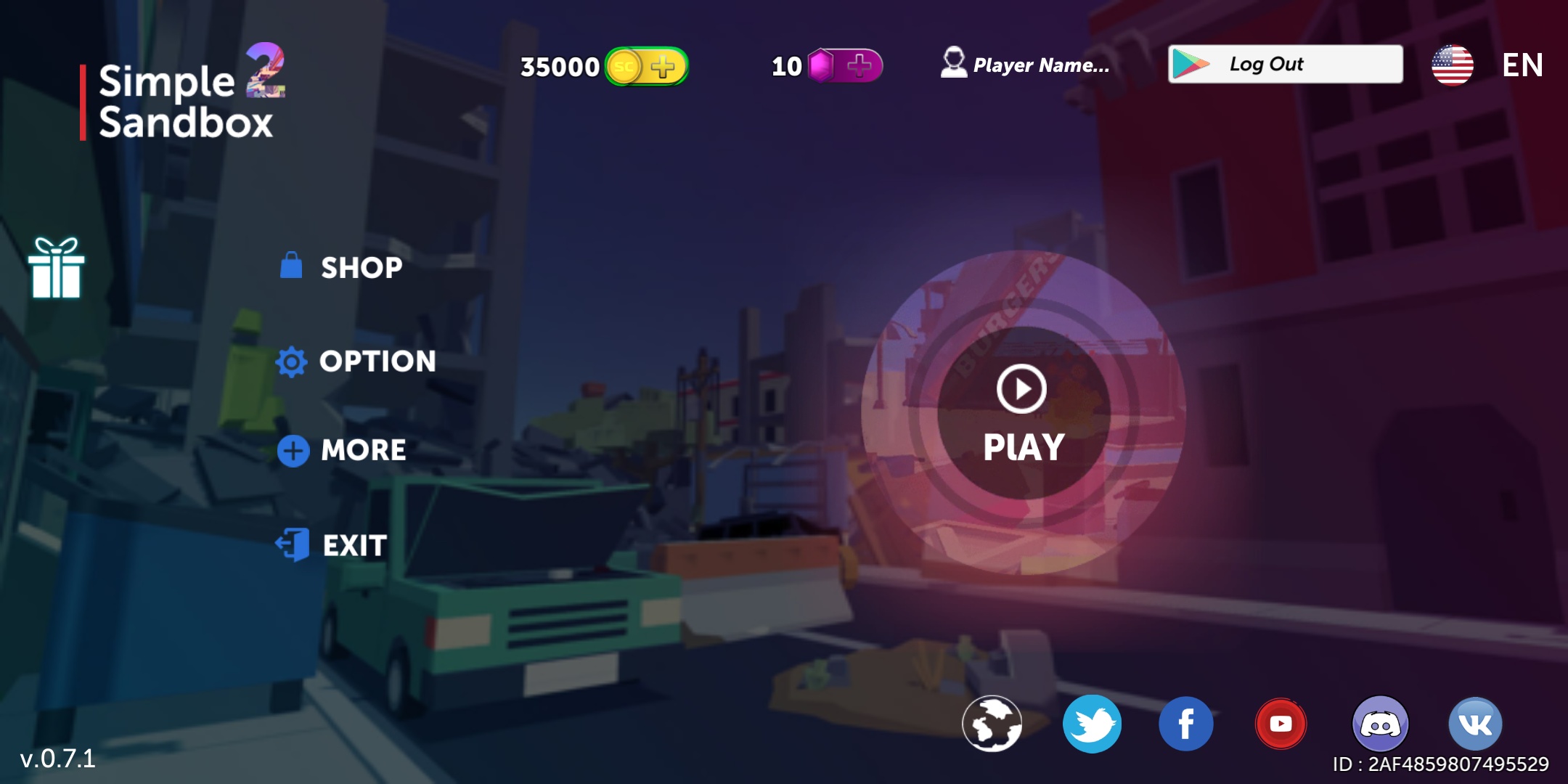This screenshot has height=784, width=1568.
Task: Click the gear icon next to Option
Action: [x=292, y=361]
